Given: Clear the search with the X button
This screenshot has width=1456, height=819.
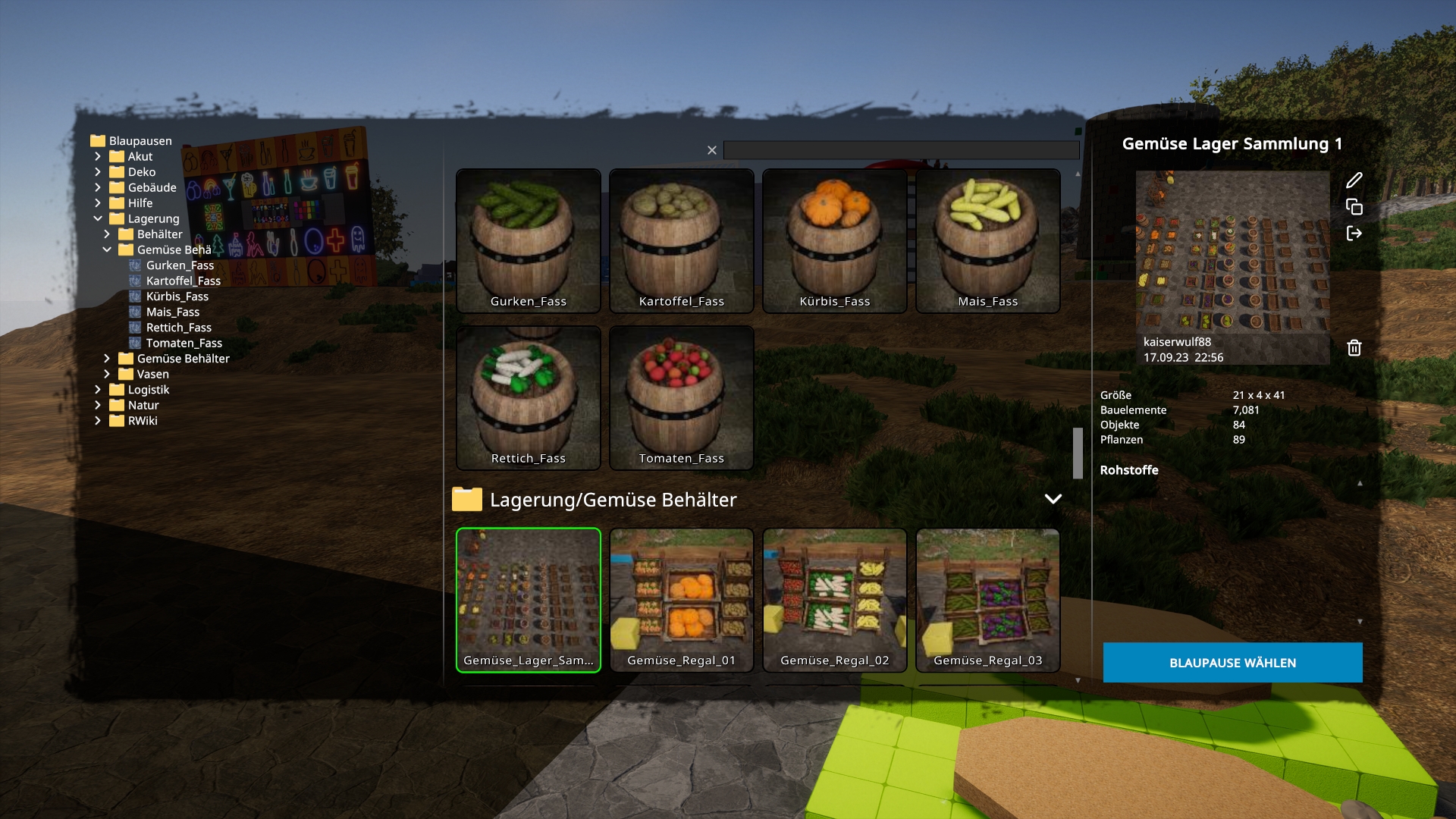Looking at the screenshot, I should click(x=712, y=150).
